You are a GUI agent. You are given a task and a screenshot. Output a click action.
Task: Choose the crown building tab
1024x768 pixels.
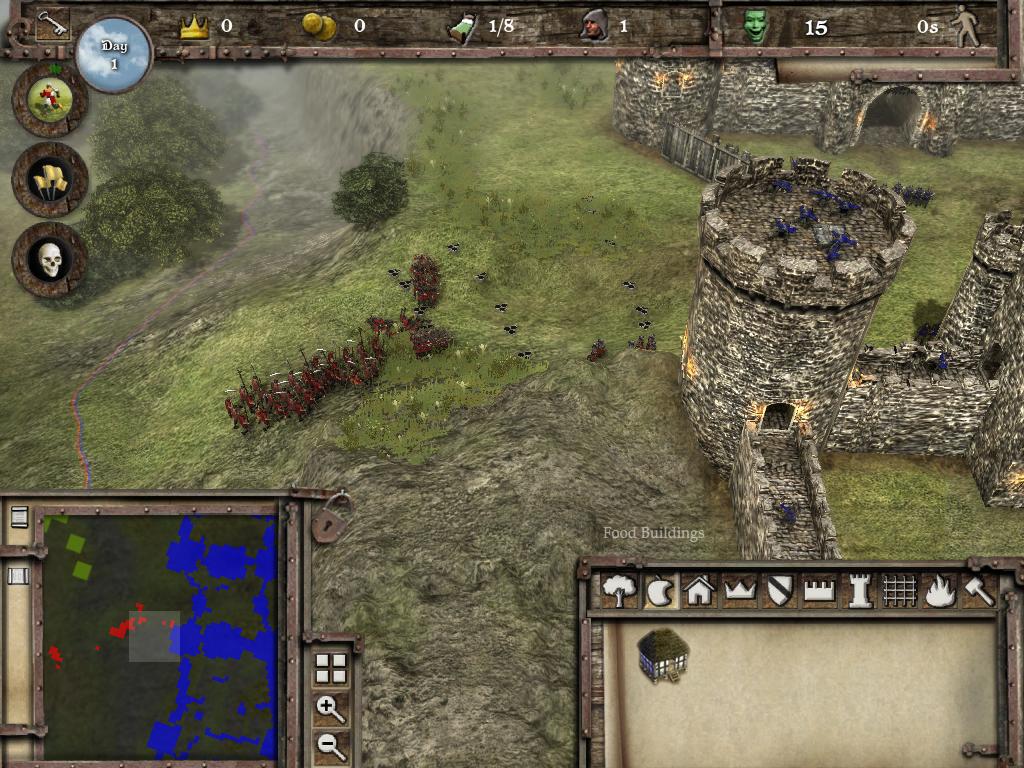pos(739,592)
